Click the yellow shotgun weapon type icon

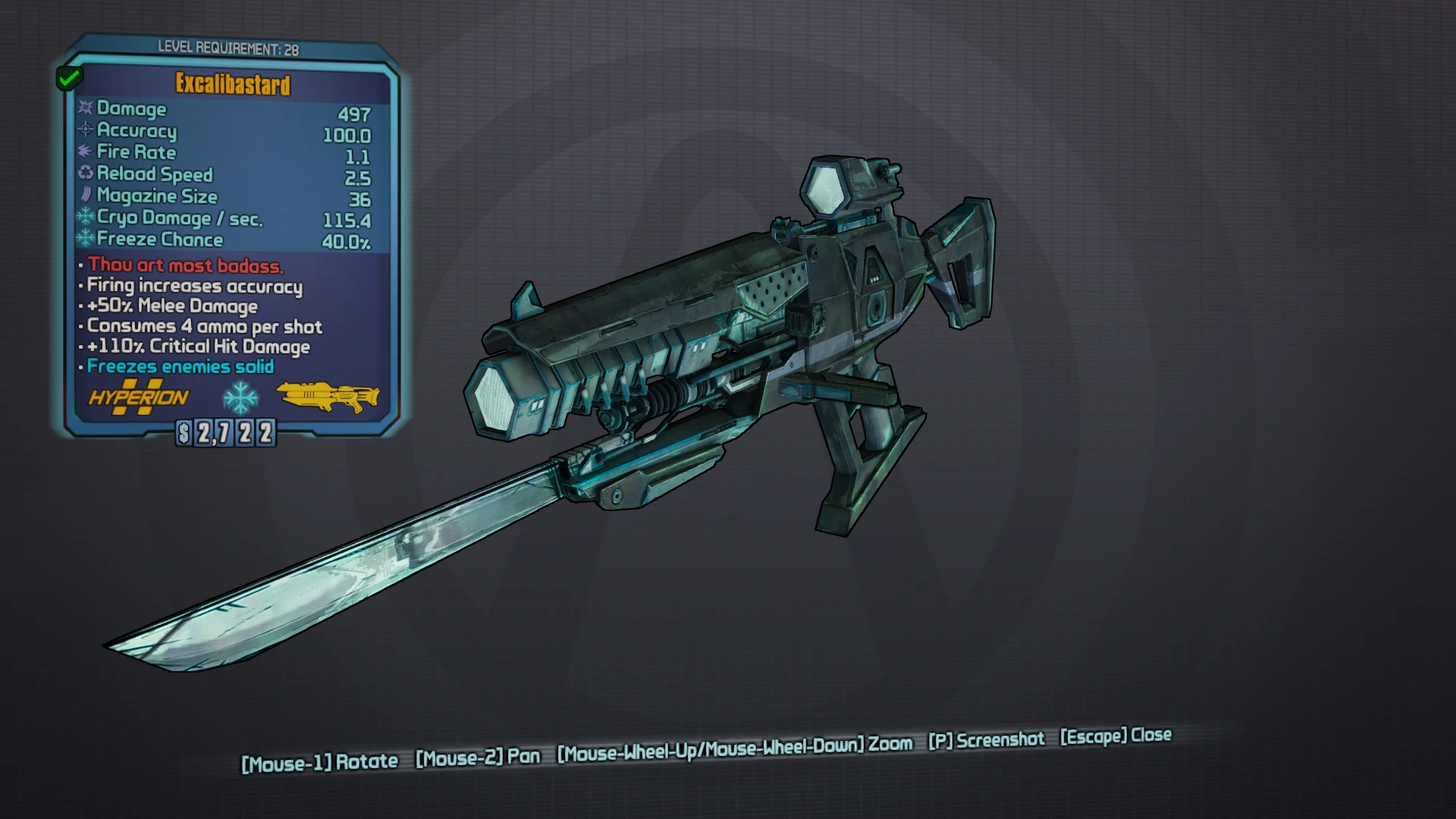[x=328, y=396]
